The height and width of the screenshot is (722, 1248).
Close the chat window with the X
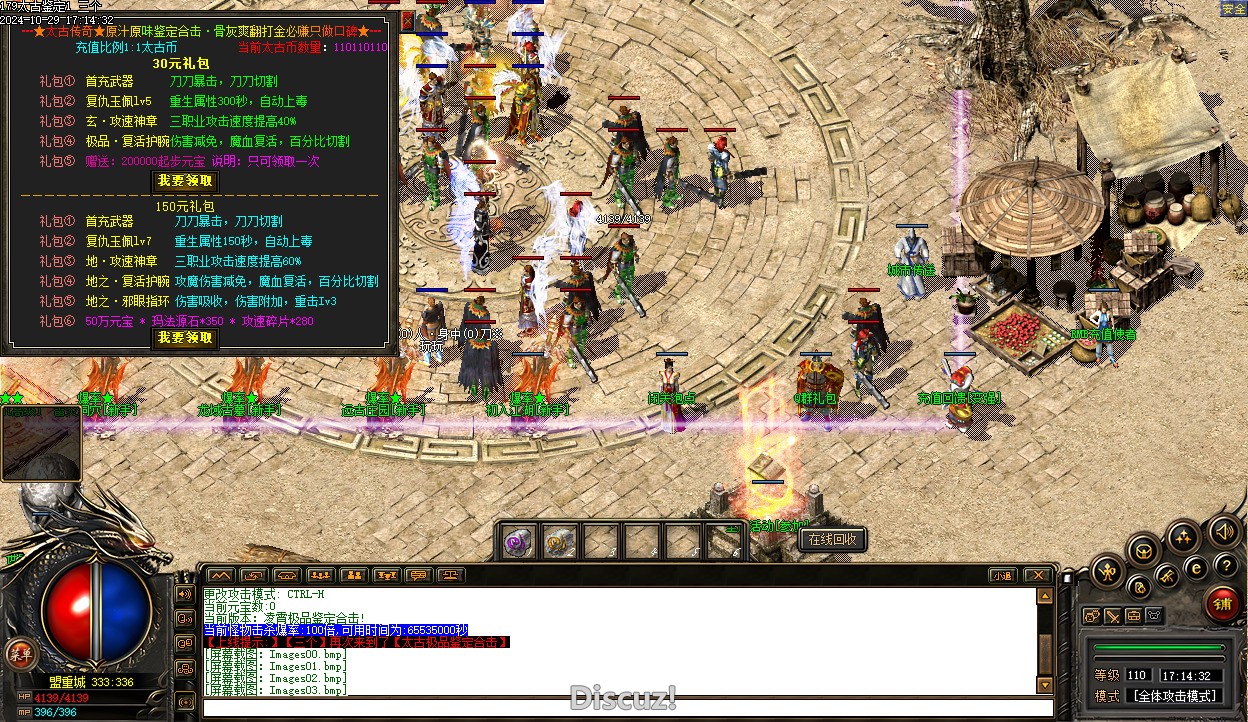pos(1038,576)
